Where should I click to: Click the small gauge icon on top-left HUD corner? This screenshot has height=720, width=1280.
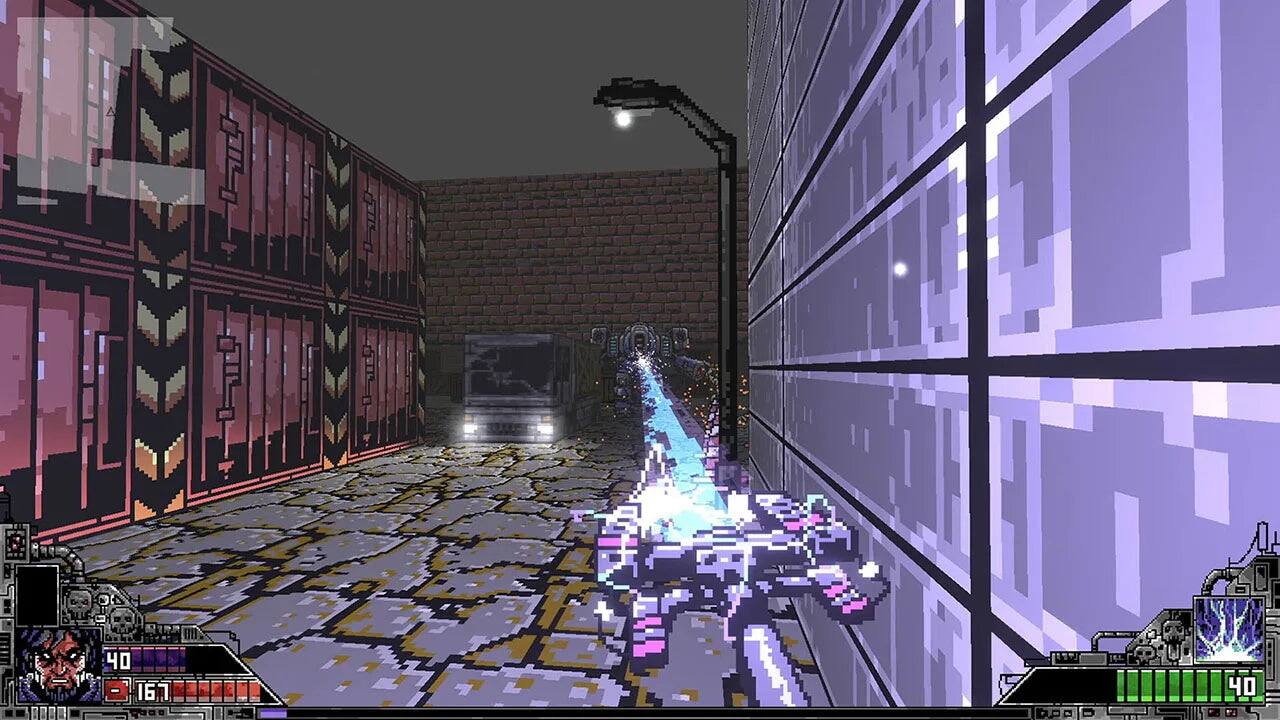[x=14, y=543]
